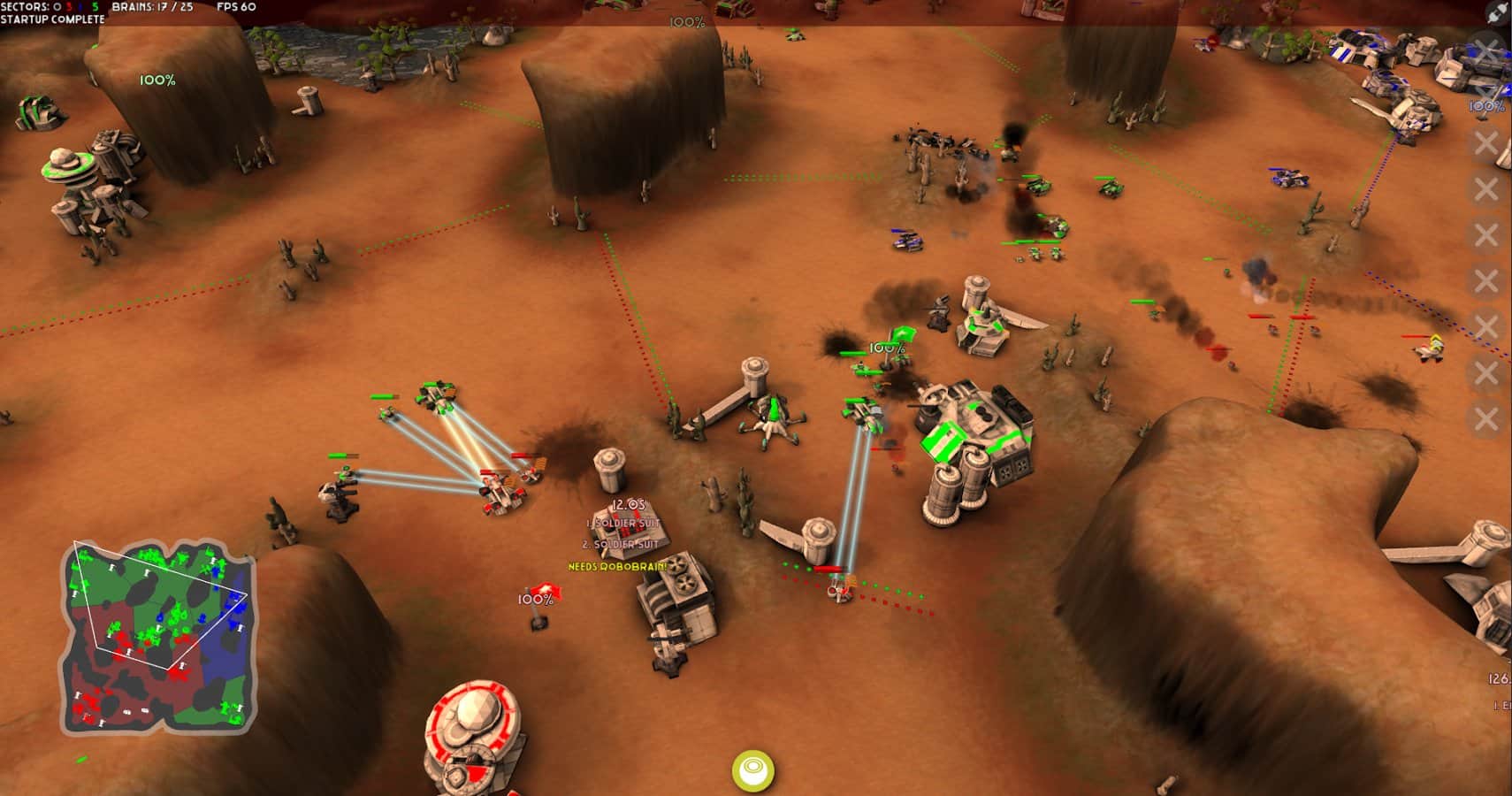The image size is (1512, 796).
Task: Click the minimap in the corner
Action: coord(157,637)
